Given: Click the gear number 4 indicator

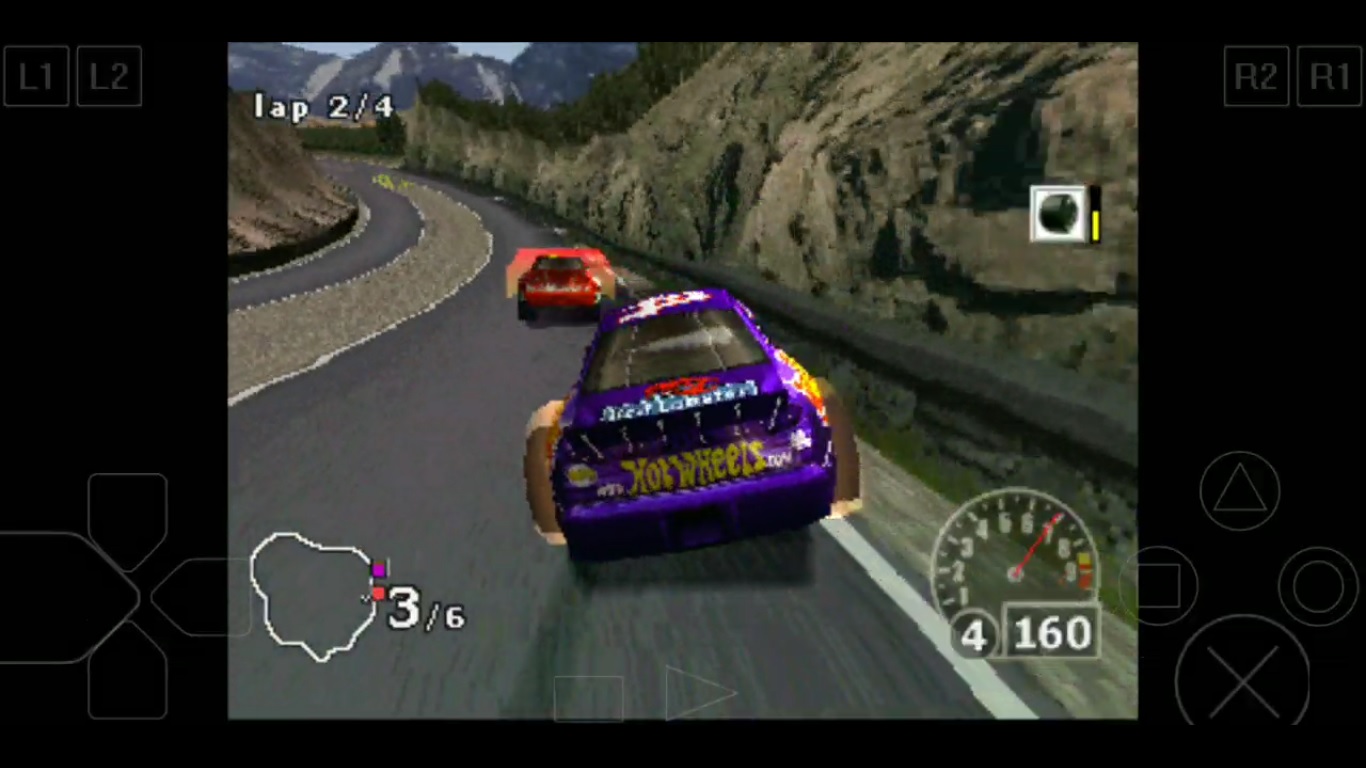Looking at the screenshot, I should click(974, 635).
